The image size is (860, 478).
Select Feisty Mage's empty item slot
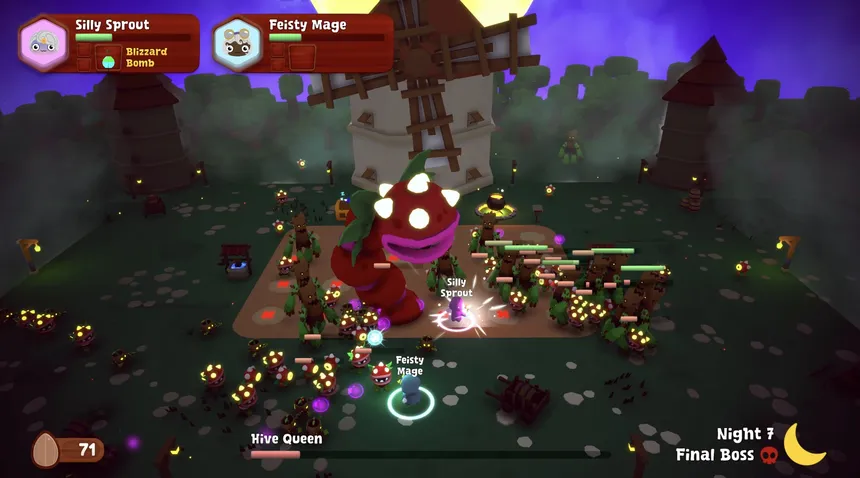pyautogui.click(x=302, y=57)
